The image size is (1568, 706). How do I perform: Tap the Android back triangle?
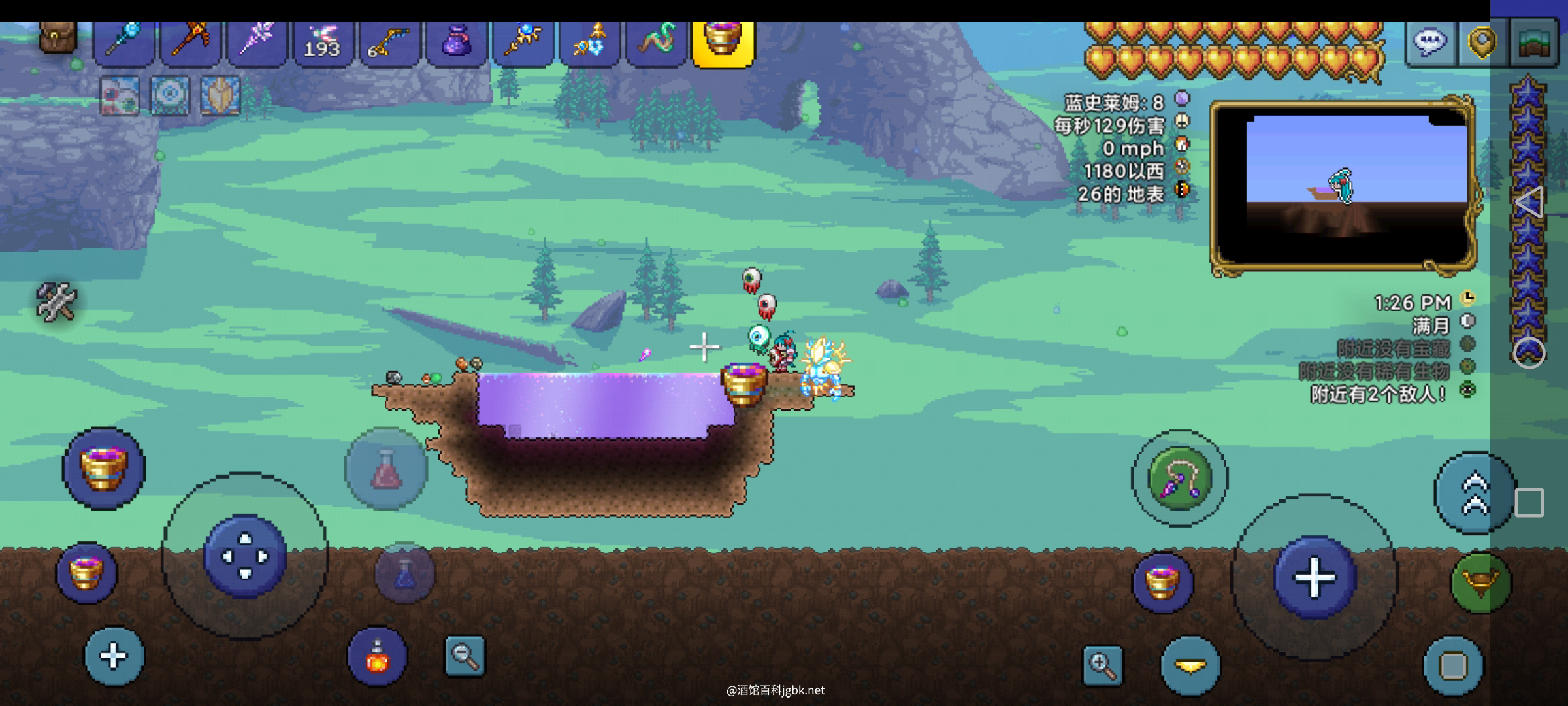point(1529,202)
